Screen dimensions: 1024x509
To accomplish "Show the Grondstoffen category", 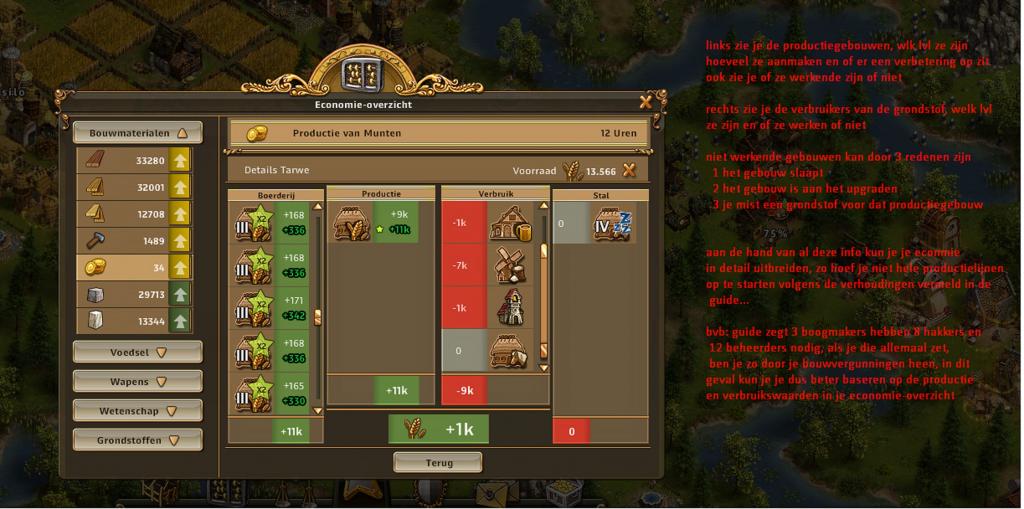I will pos(137,440).
